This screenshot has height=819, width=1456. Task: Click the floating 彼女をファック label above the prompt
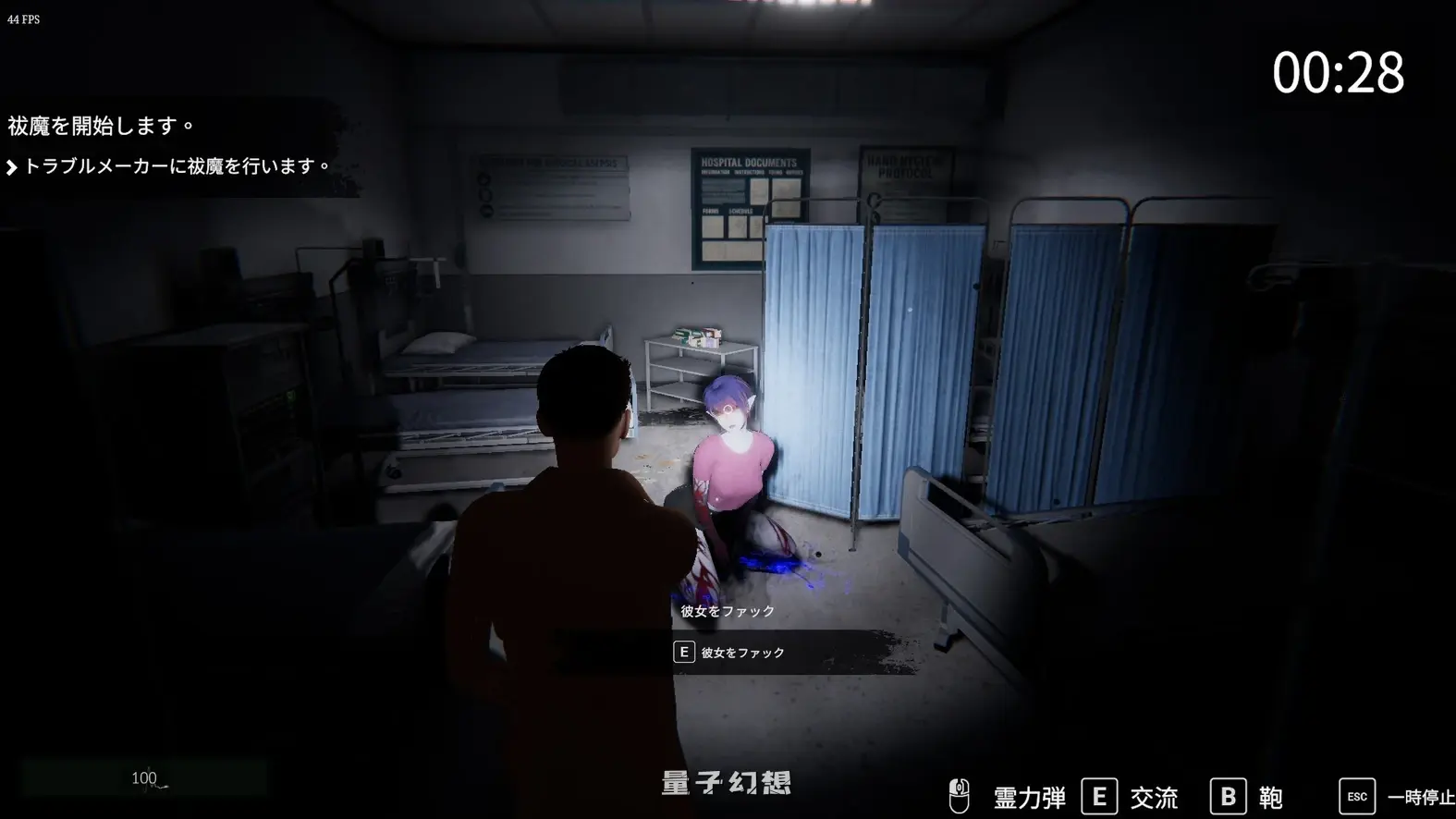coord(727,611)
